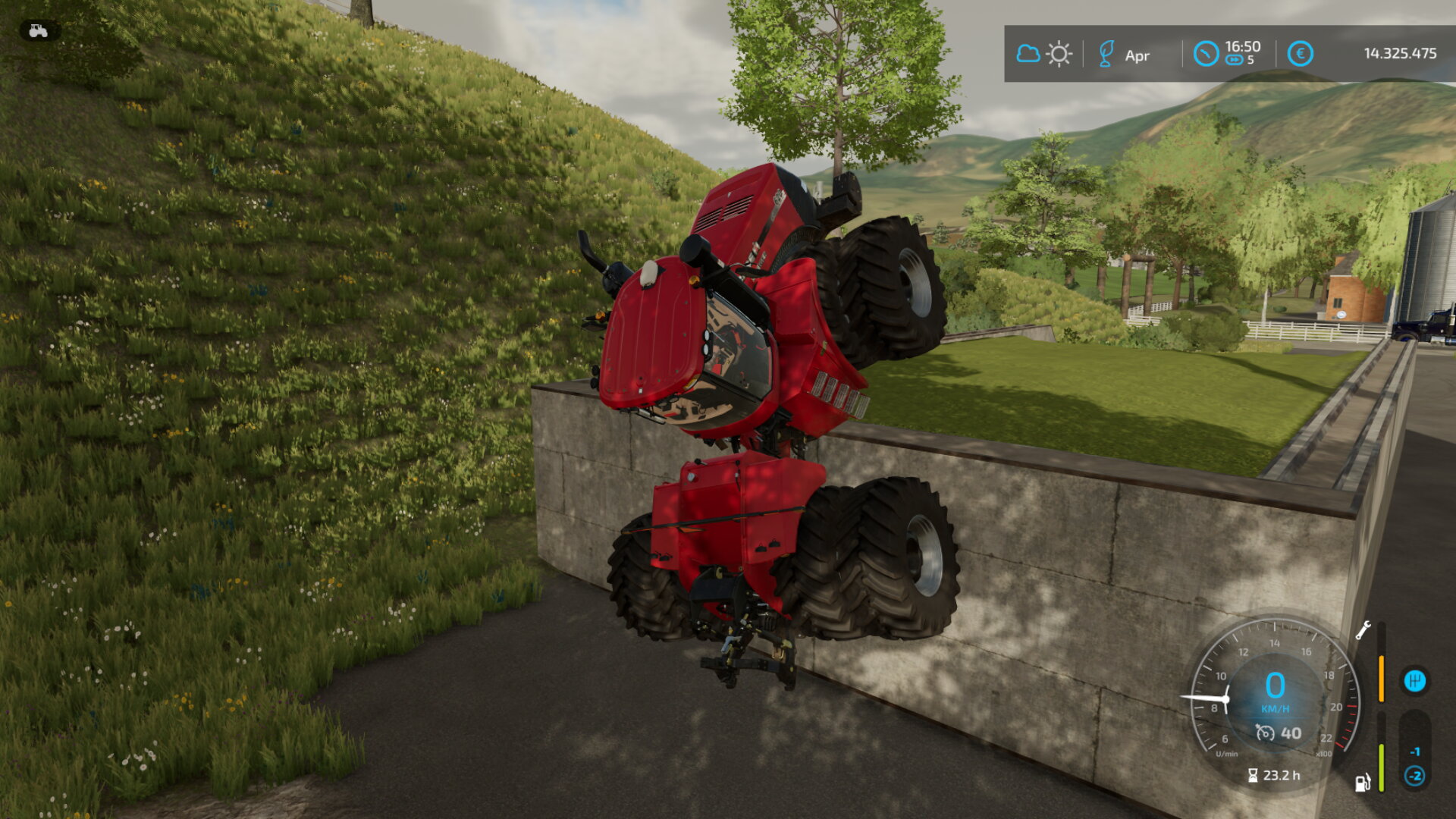
Task: Click the tractor vehicle icon
Action: point(38,31)
